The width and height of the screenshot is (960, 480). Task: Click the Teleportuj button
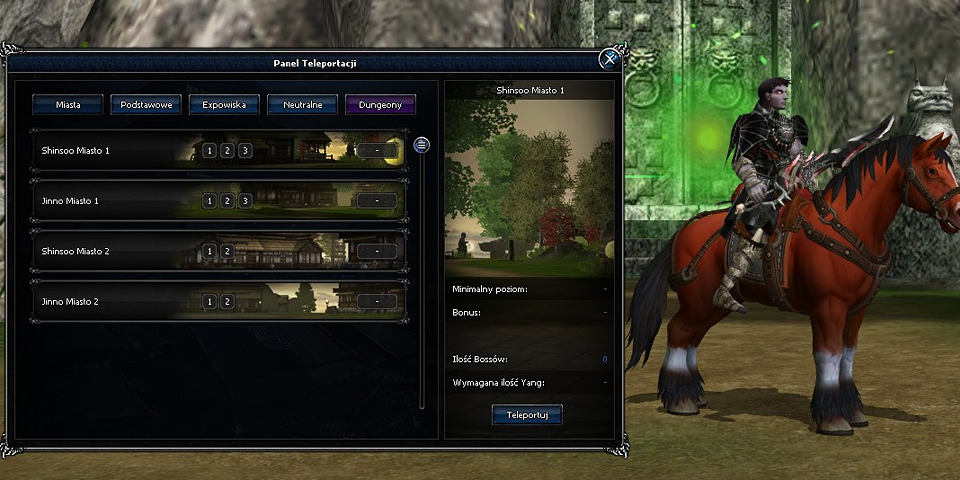[527, 414]
